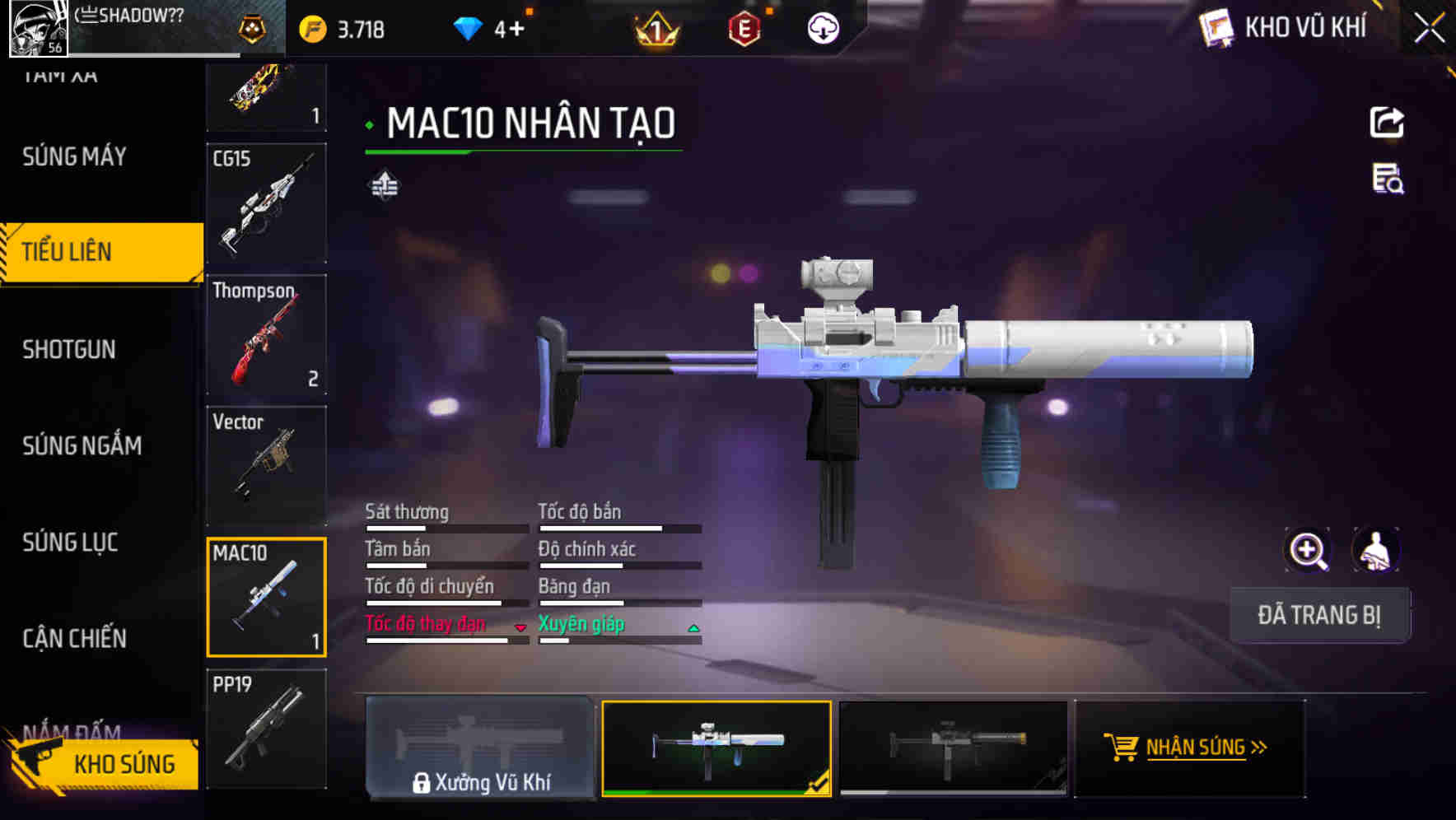
Task: Click the Xưởng Vũ Khí locked skin tile
Action: pyautogui.click(x=480, y=748)
